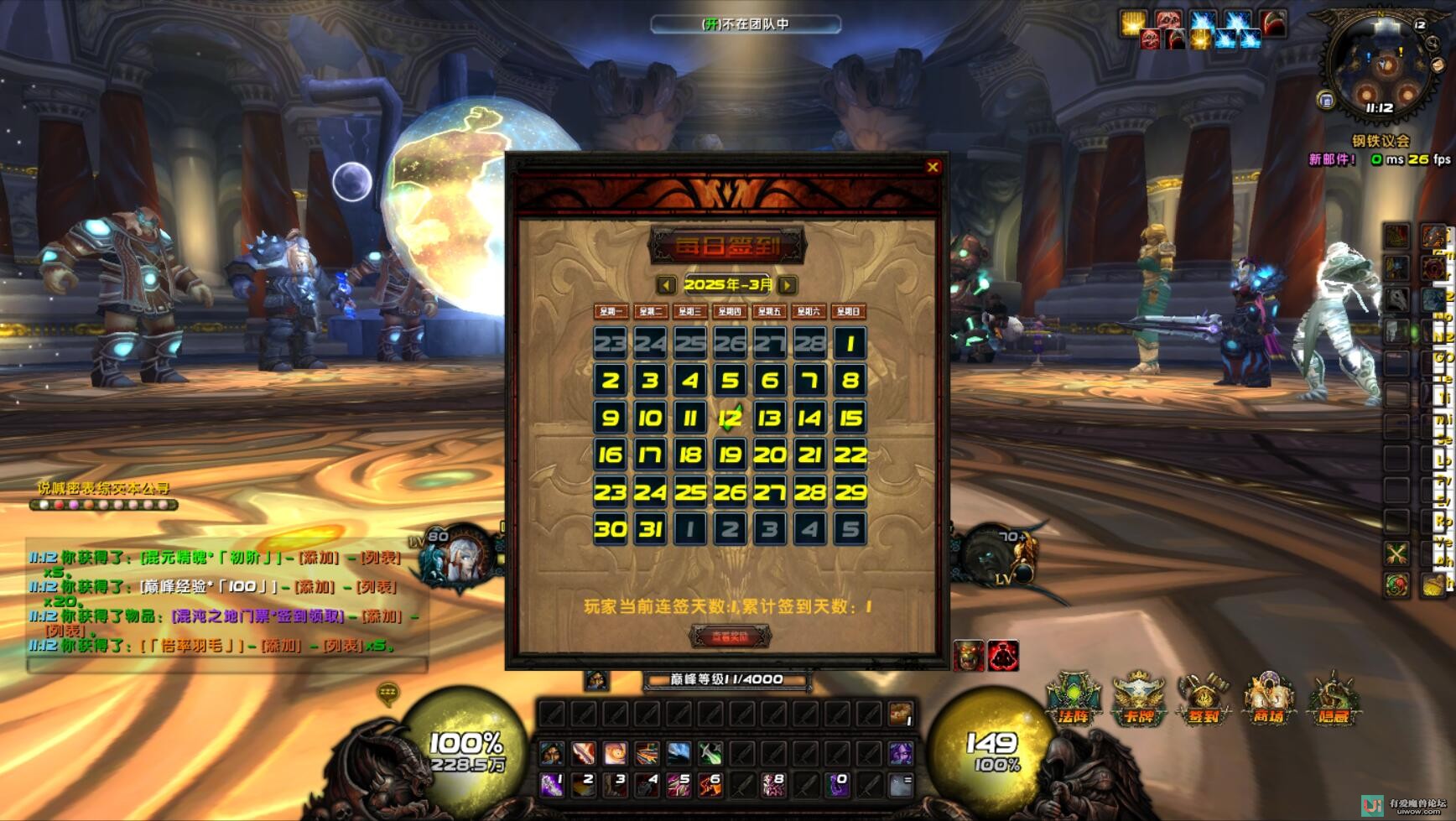Click the 查看奖励 view rewards button
The height and width of the screenshot is (821, 1456).
(730, 637)
